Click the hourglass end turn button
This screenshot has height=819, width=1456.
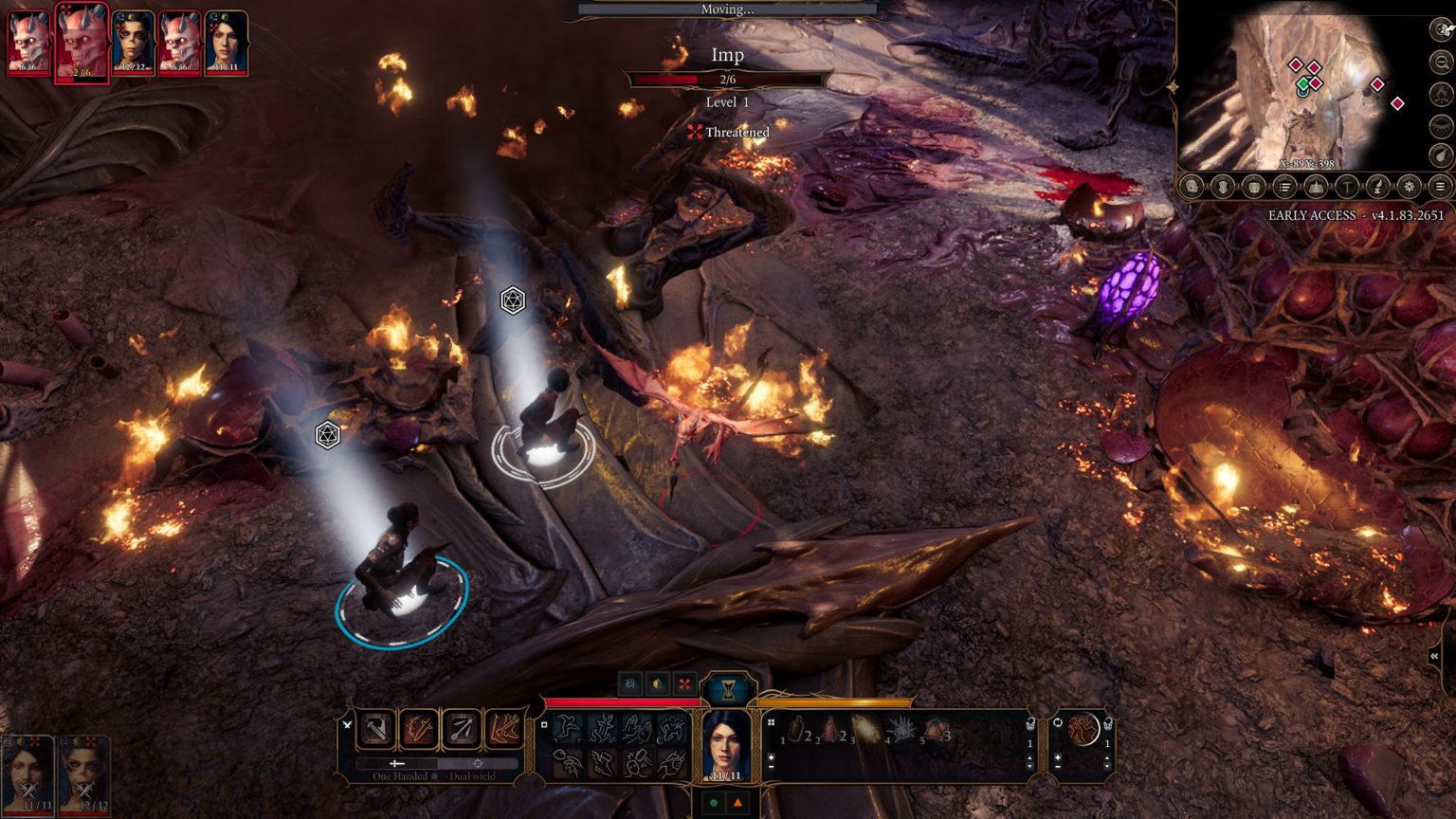[x=728, y=689]
